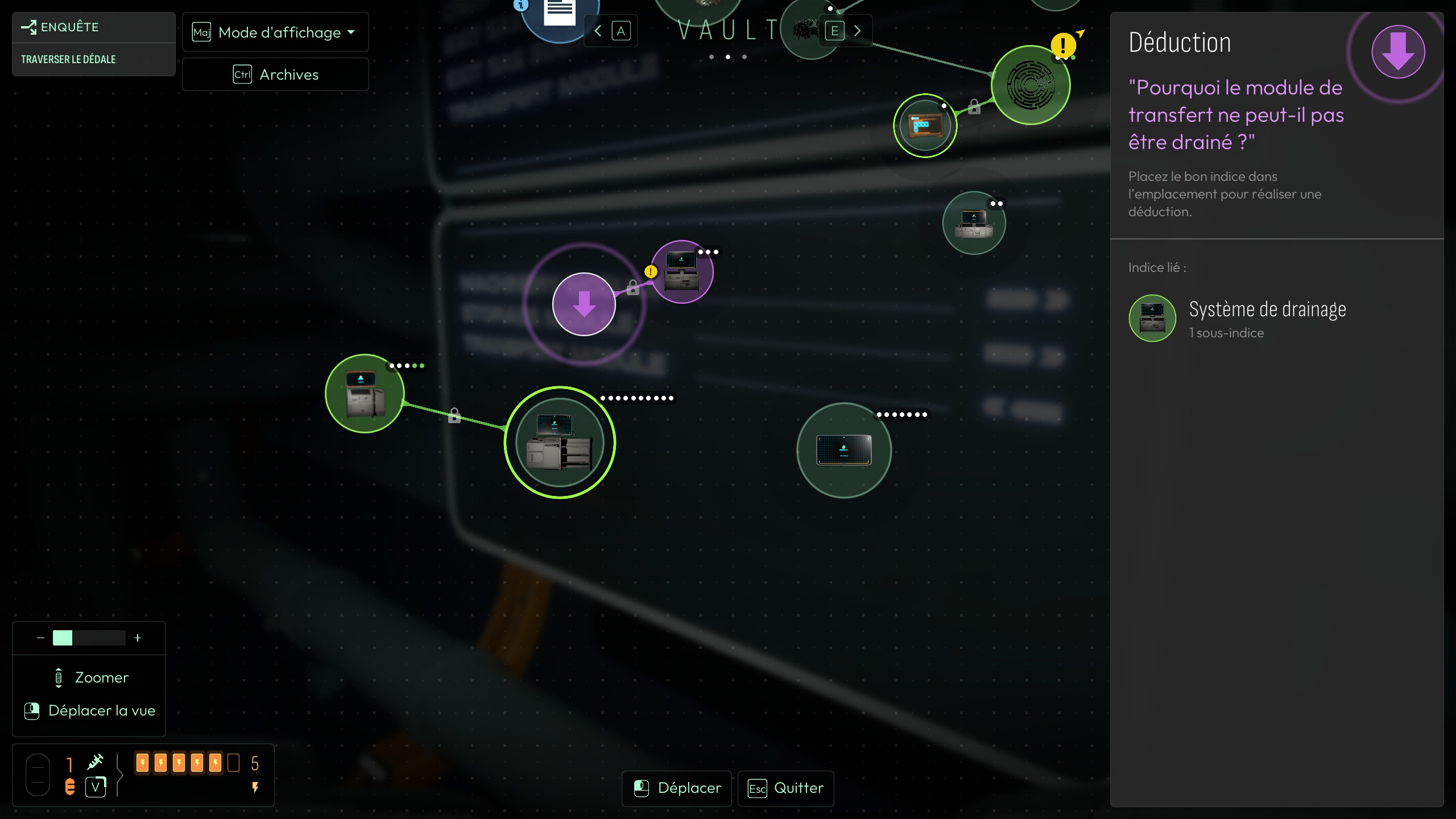1456x819 pixels.
Task: Click the zoom-out minus button
Action: pyautogui.click(x=40, y=638)
